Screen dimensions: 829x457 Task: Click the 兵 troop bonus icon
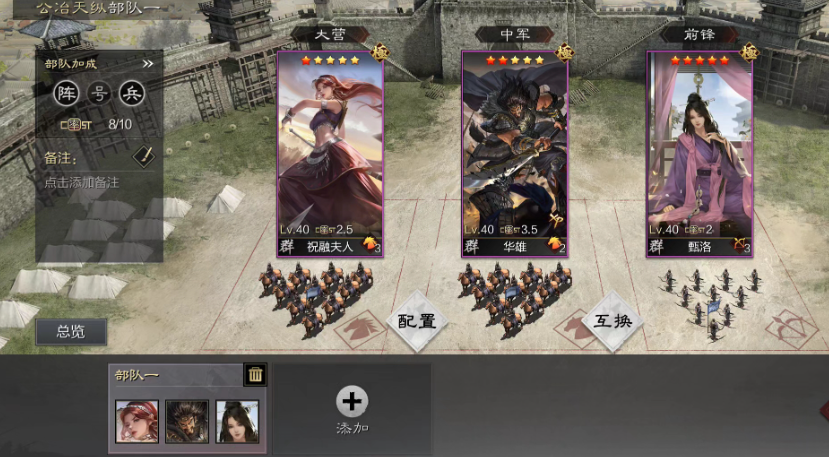pos(132,94)
